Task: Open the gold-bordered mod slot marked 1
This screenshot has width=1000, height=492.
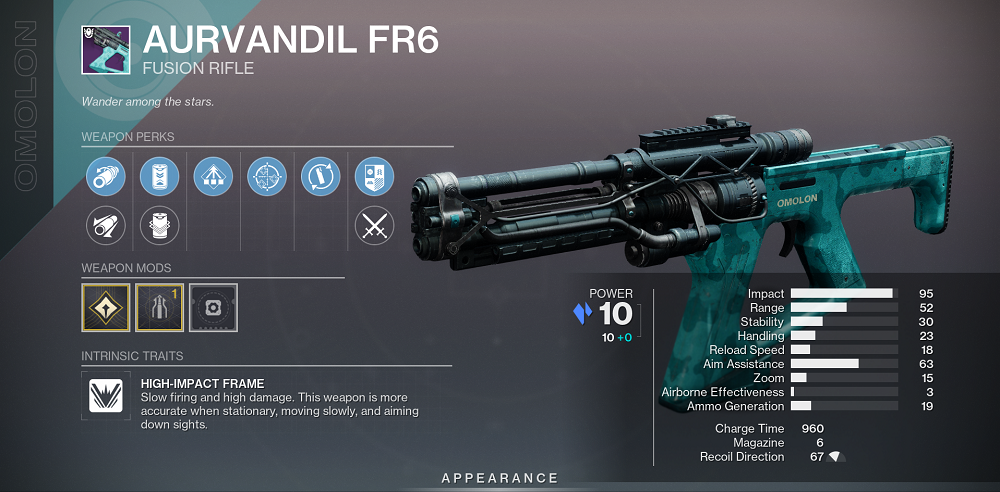Action: pyautogui.click(x=159, y=307)
